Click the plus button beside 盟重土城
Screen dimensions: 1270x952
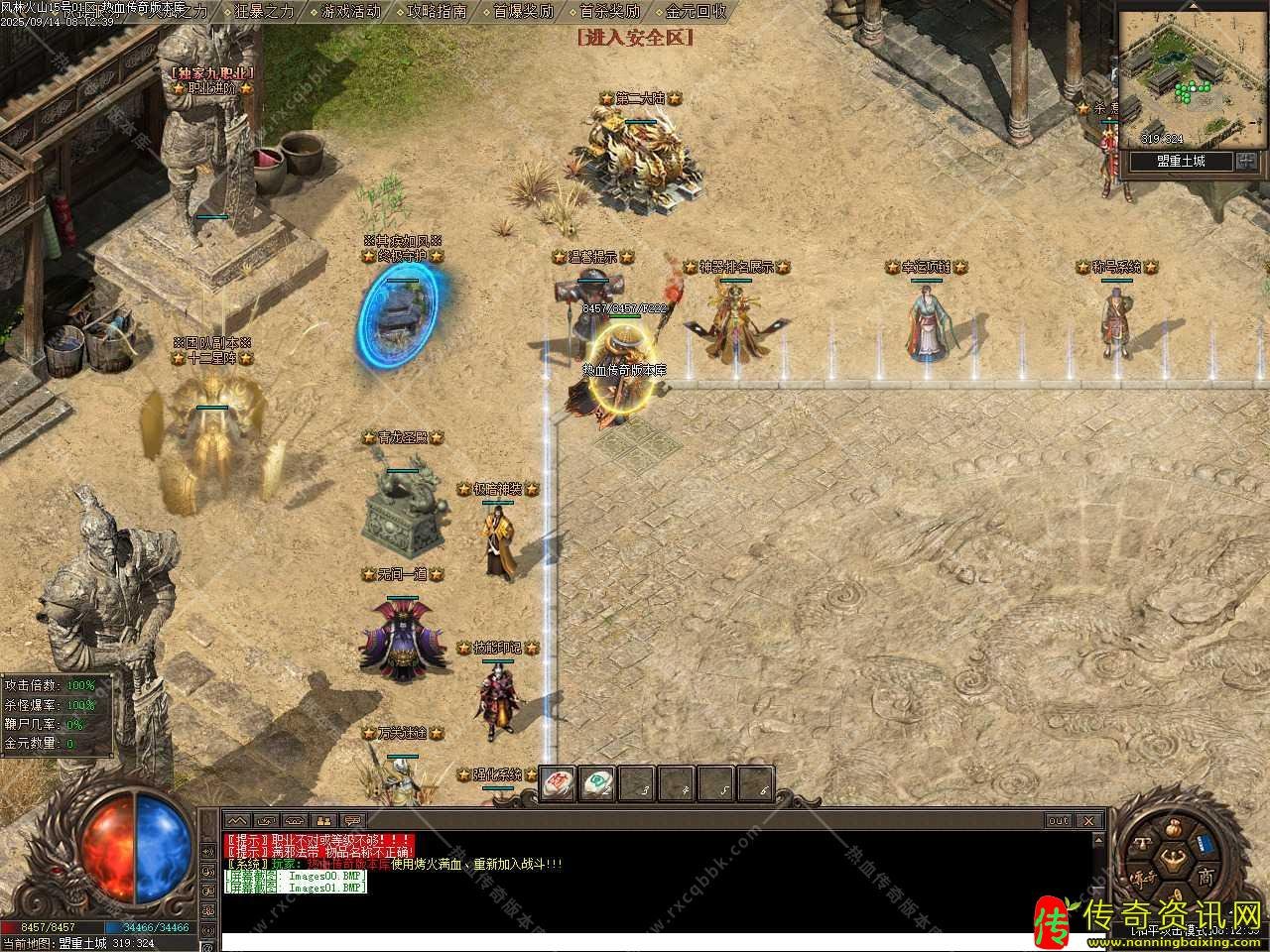(x=1247, y=161)
